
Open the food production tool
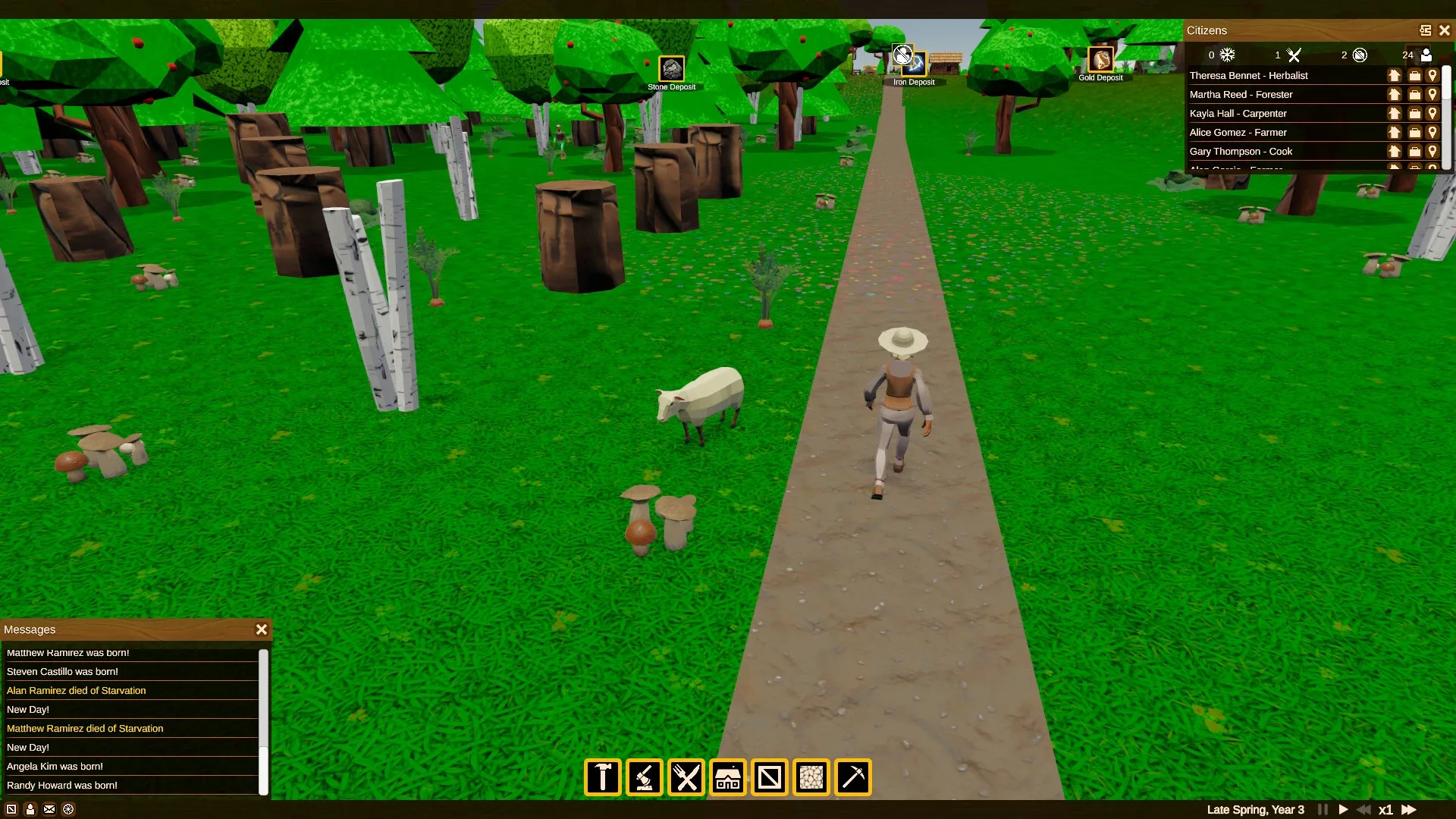click(x=686, y=777)
